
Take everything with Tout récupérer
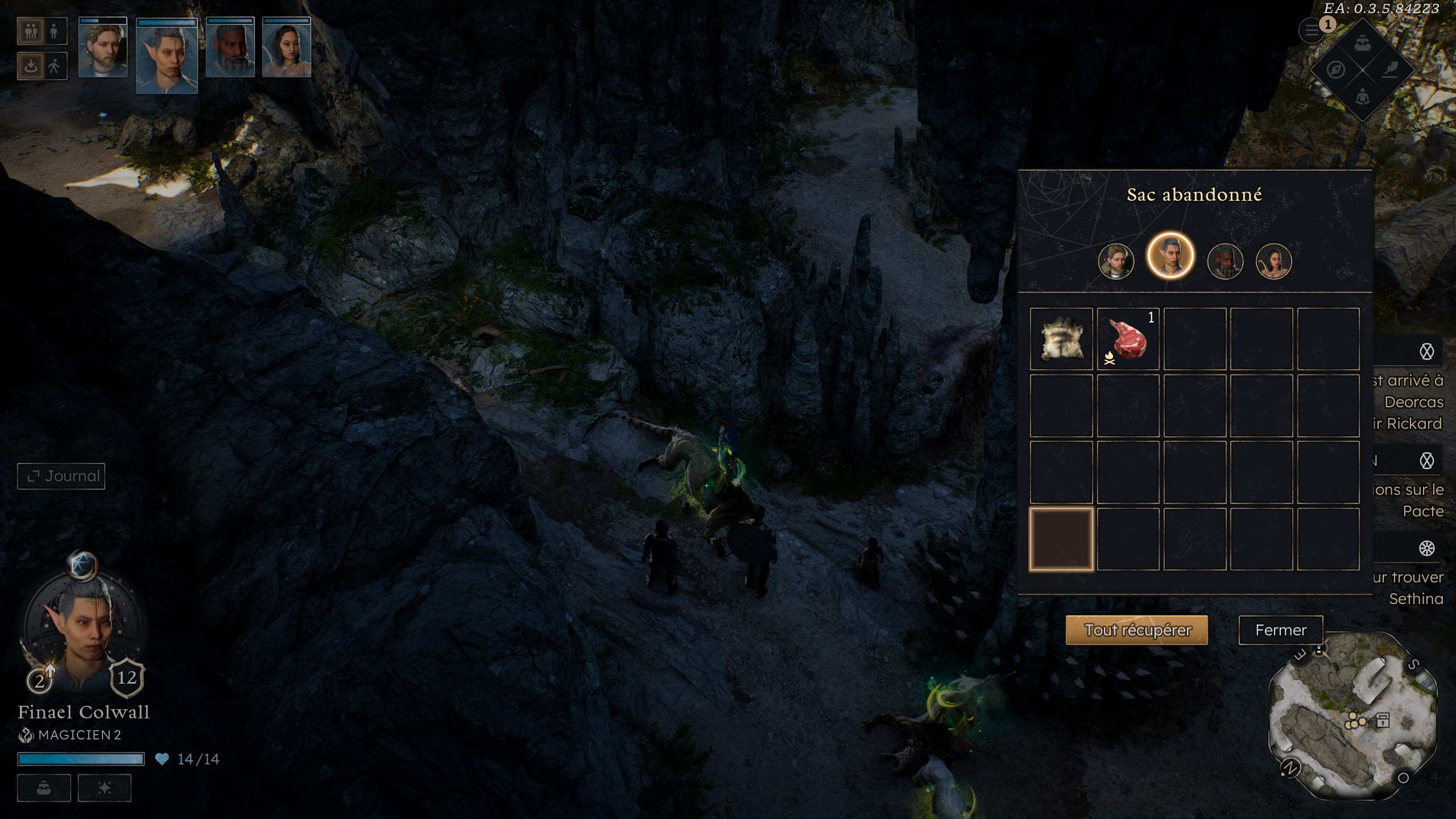pos(1136,630)
